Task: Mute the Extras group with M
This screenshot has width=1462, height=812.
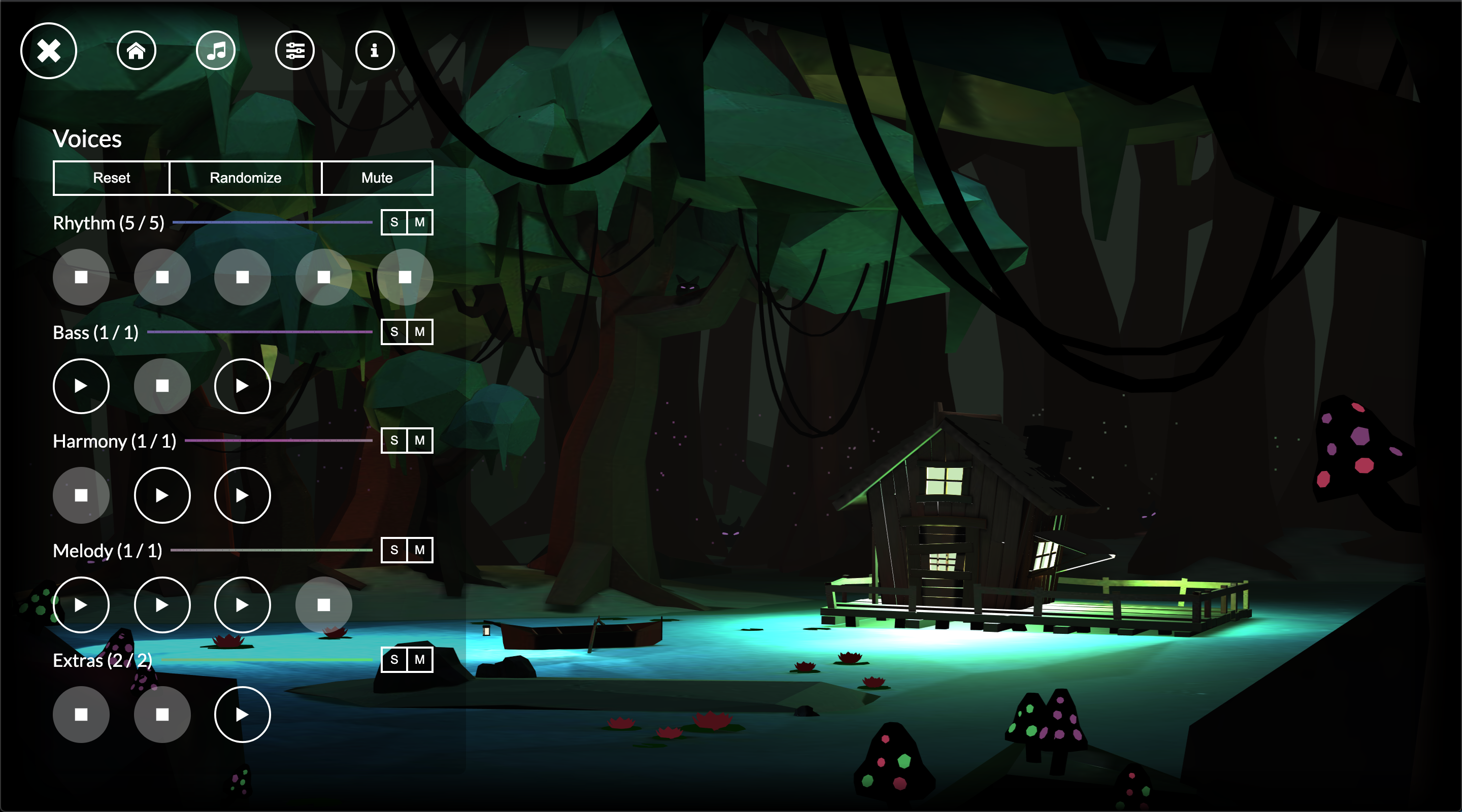Action: coord(419,659)
